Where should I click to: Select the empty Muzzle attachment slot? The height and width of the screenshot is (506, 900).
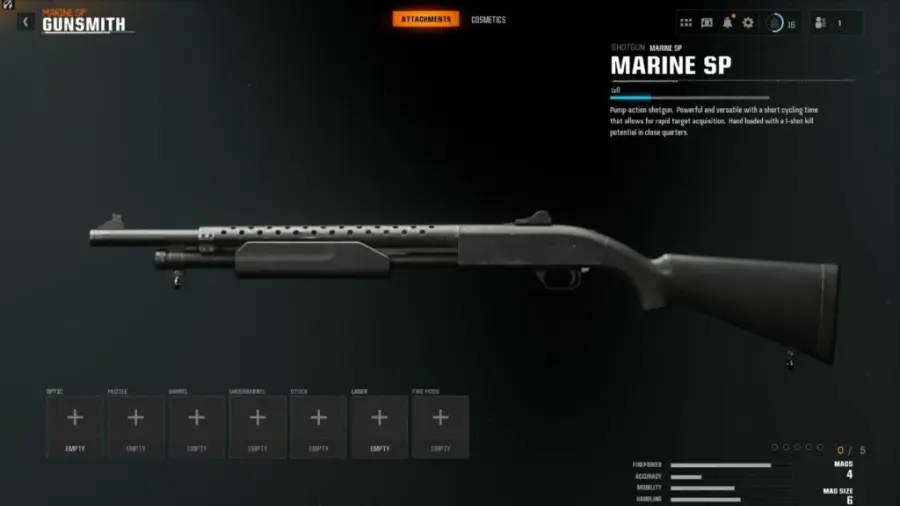136,426
